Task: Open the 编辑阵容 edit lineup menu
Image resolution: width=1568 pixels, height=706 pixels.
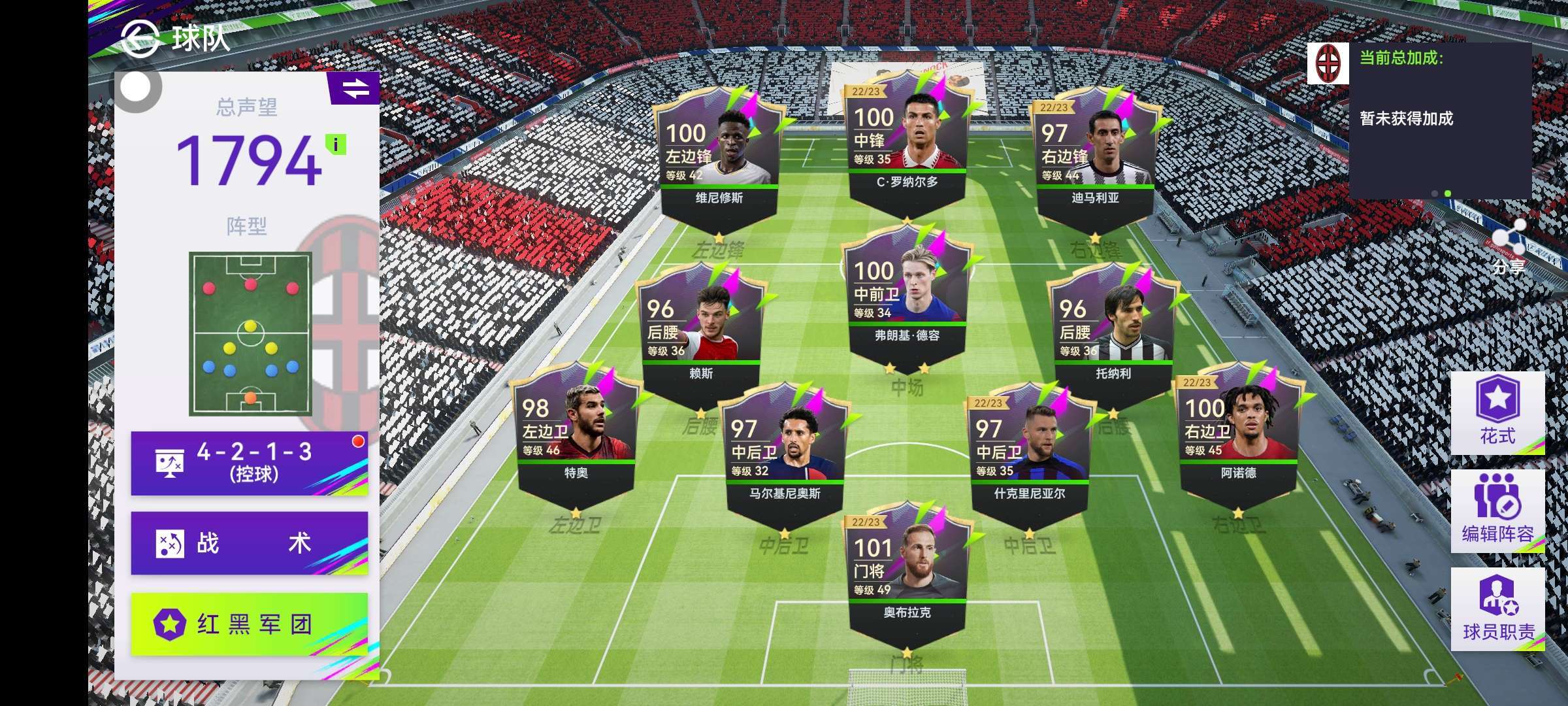Action: pos(1497,511)
